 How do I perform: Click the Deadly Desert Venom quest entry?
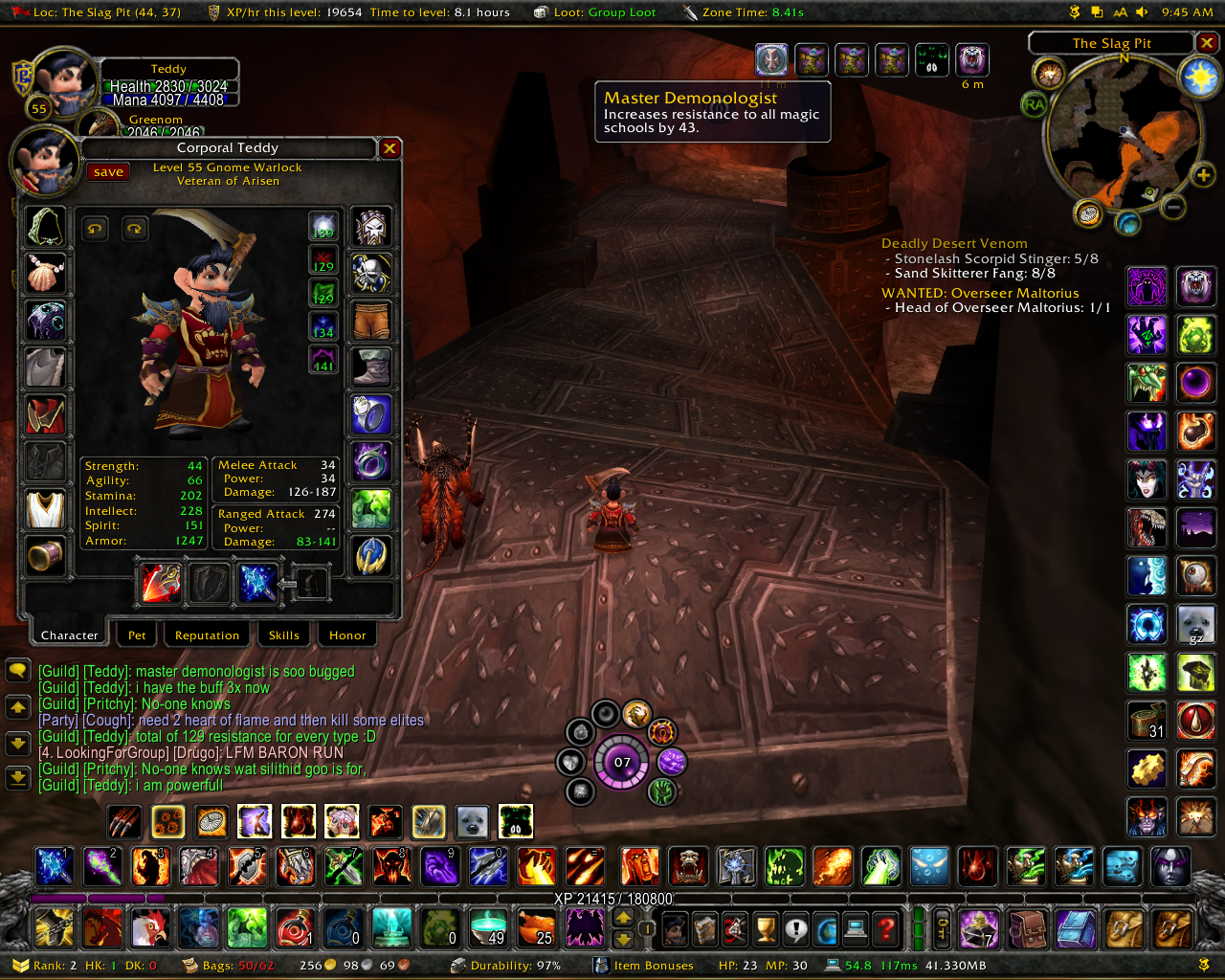[954, 244]
